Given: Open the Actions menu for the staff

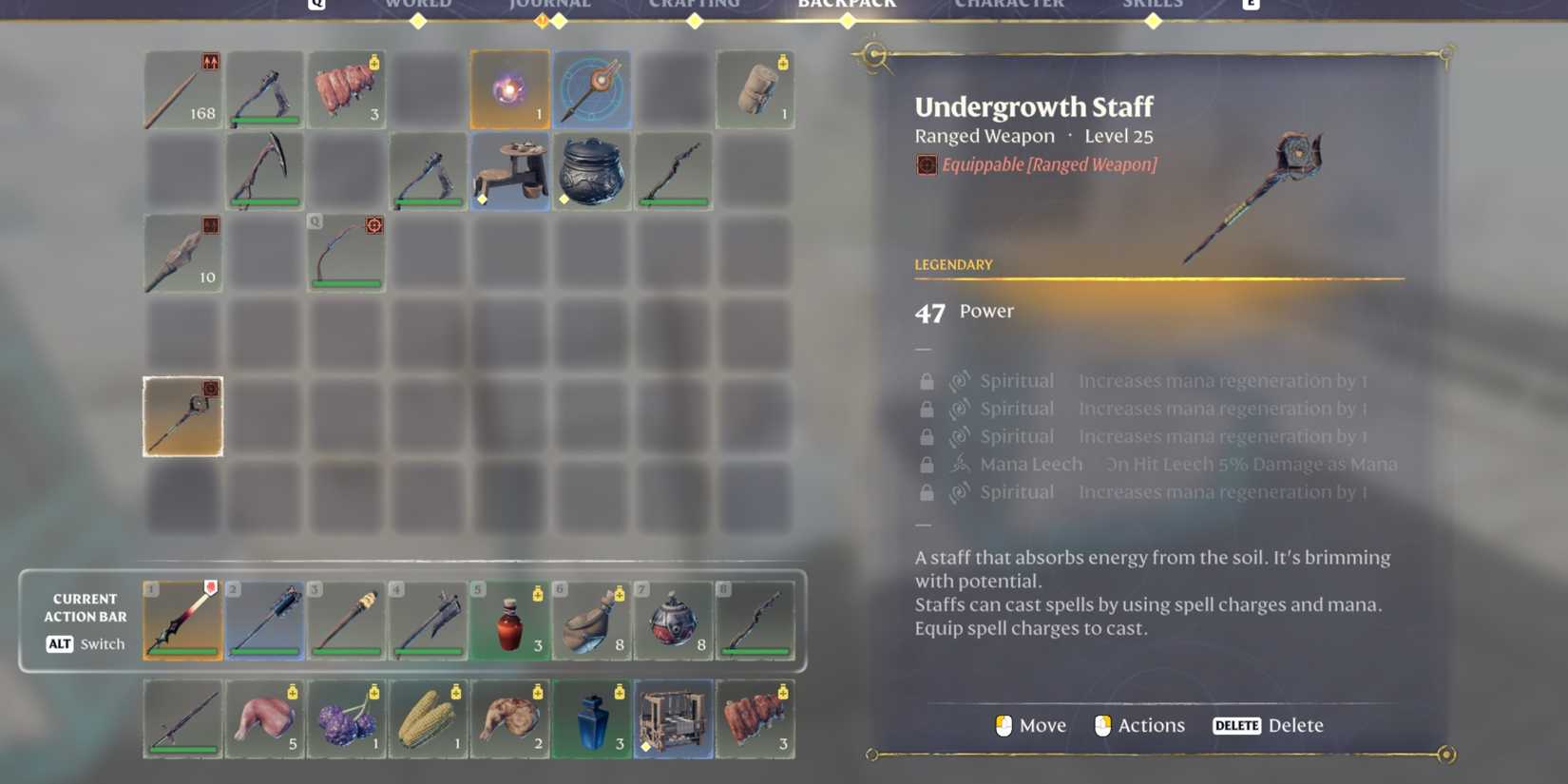Looking at the screenshot, I should pos(1139,725).
